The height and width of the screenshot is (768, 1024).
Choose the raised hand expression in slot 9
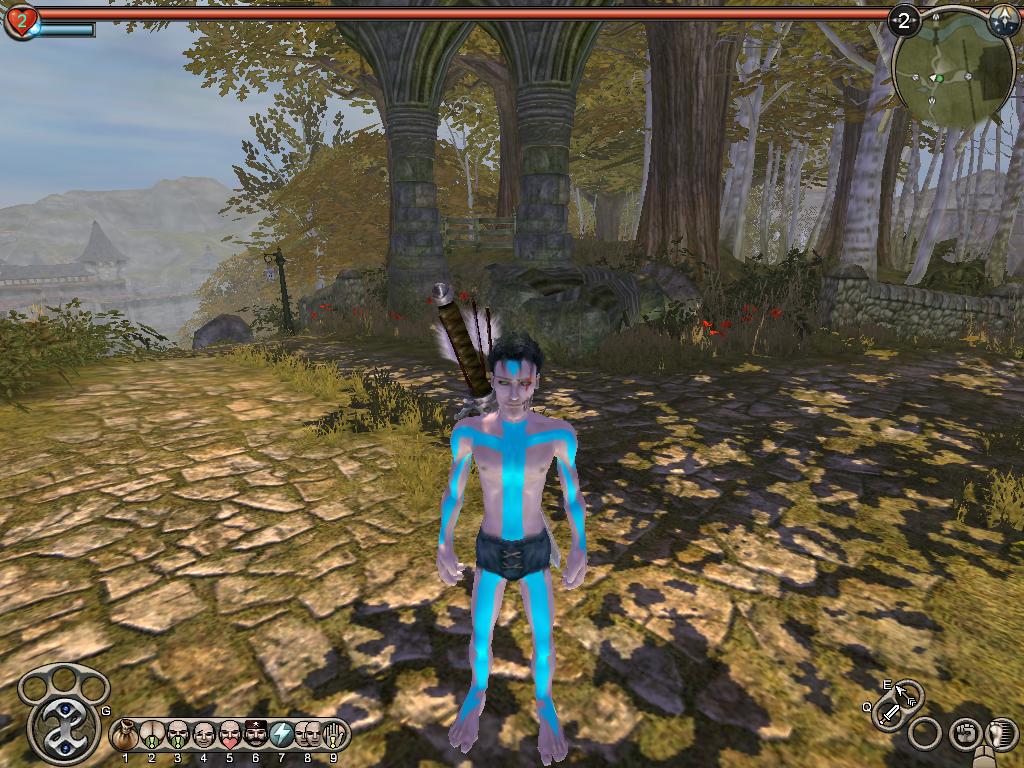pyautogui.click(x=334, y=736)
